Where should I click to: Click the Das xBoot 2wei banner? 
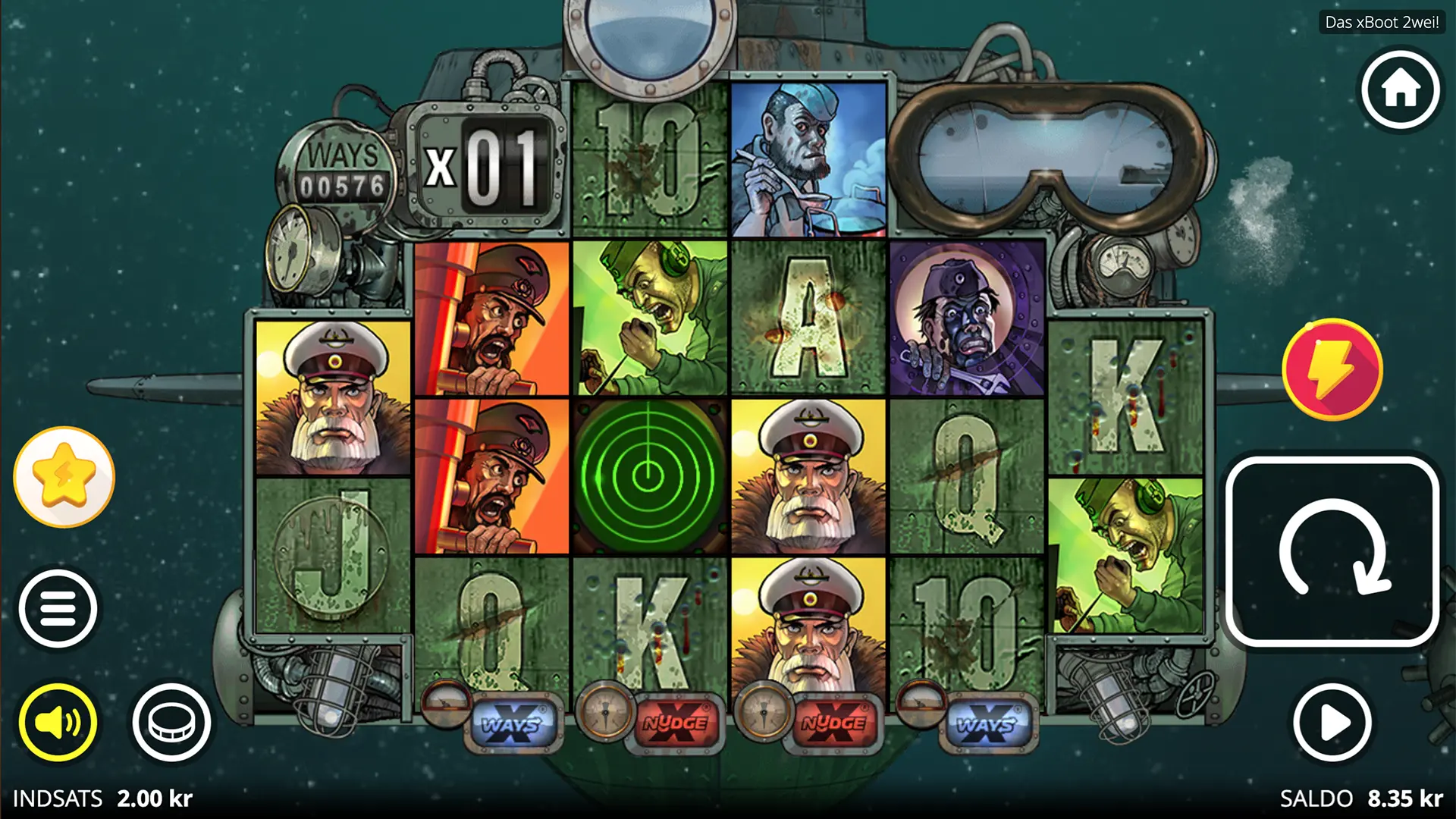pyautogui.click(x=1382, y=22)
